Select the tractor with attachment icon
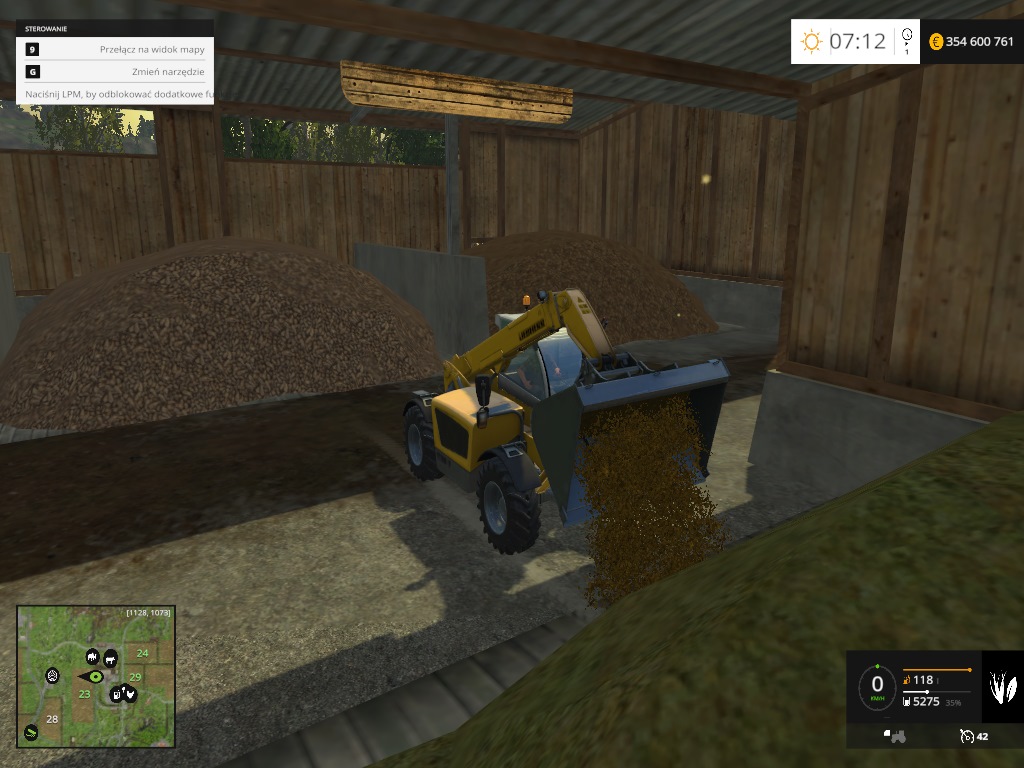Screen dimensions: 1024x768 [894, 736]
